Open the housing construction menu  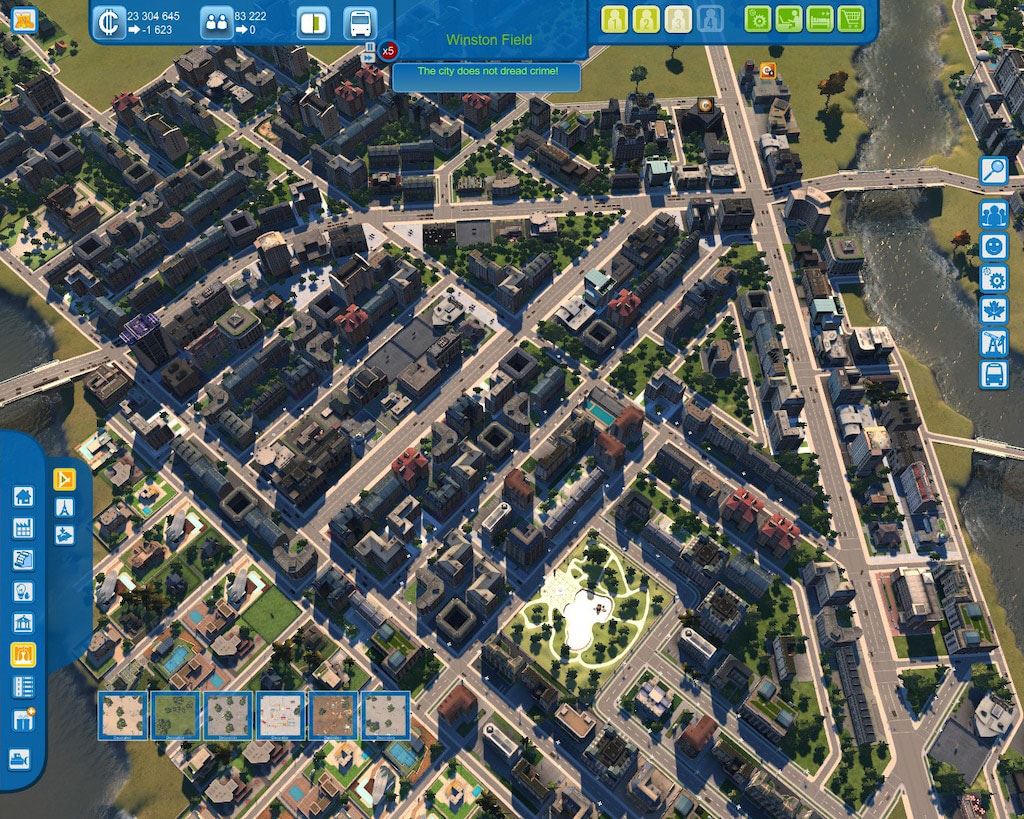(x=23, y=497)
